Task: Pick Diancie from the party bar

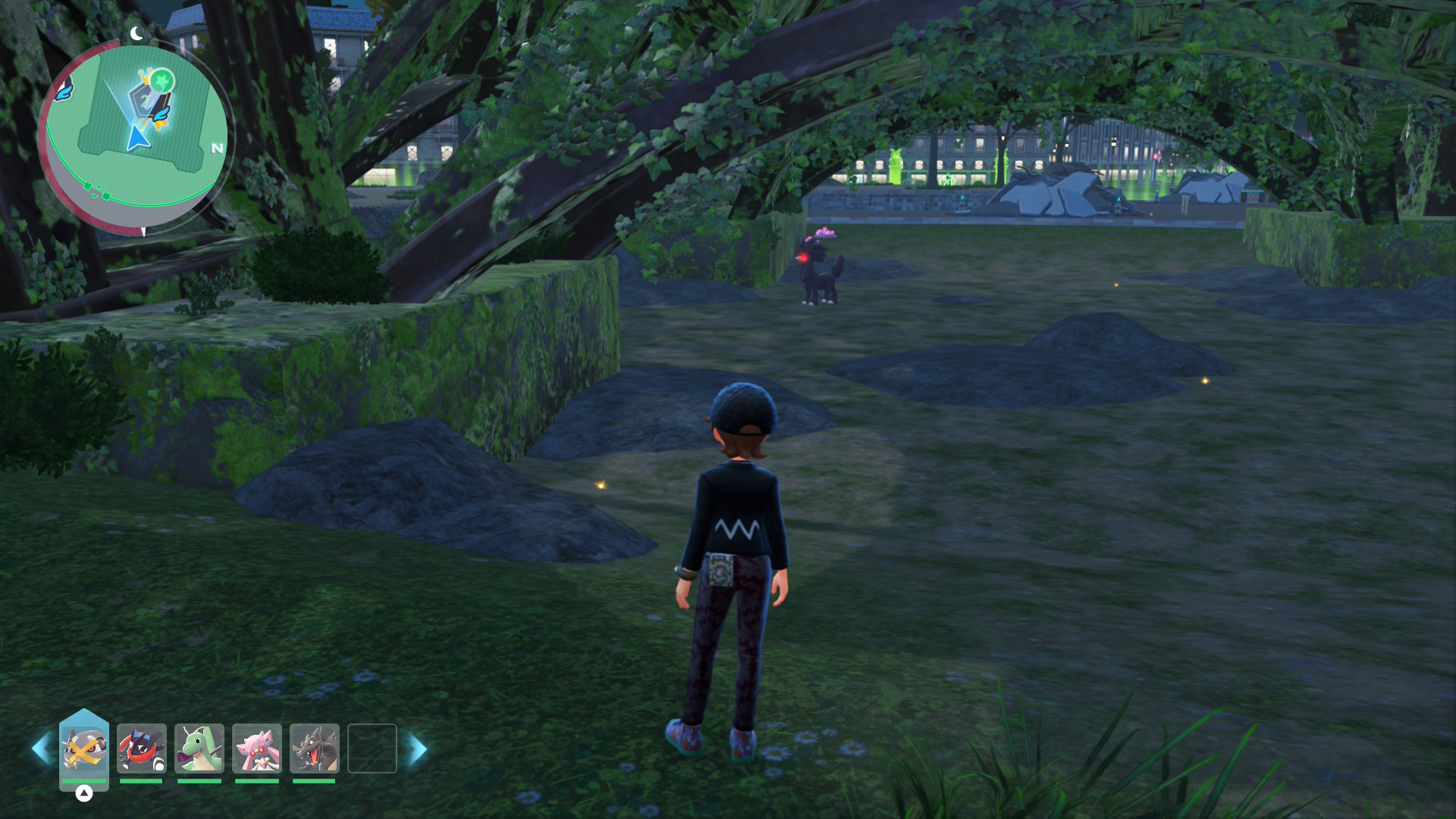Action: (x=257, y=748)
